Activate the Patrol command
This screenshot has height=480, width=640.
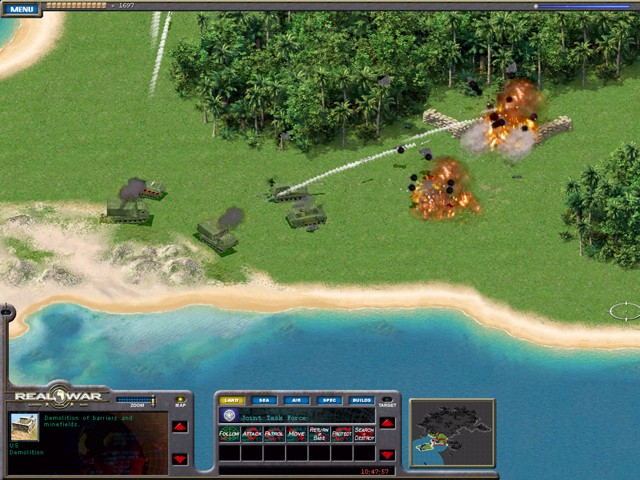274,434
